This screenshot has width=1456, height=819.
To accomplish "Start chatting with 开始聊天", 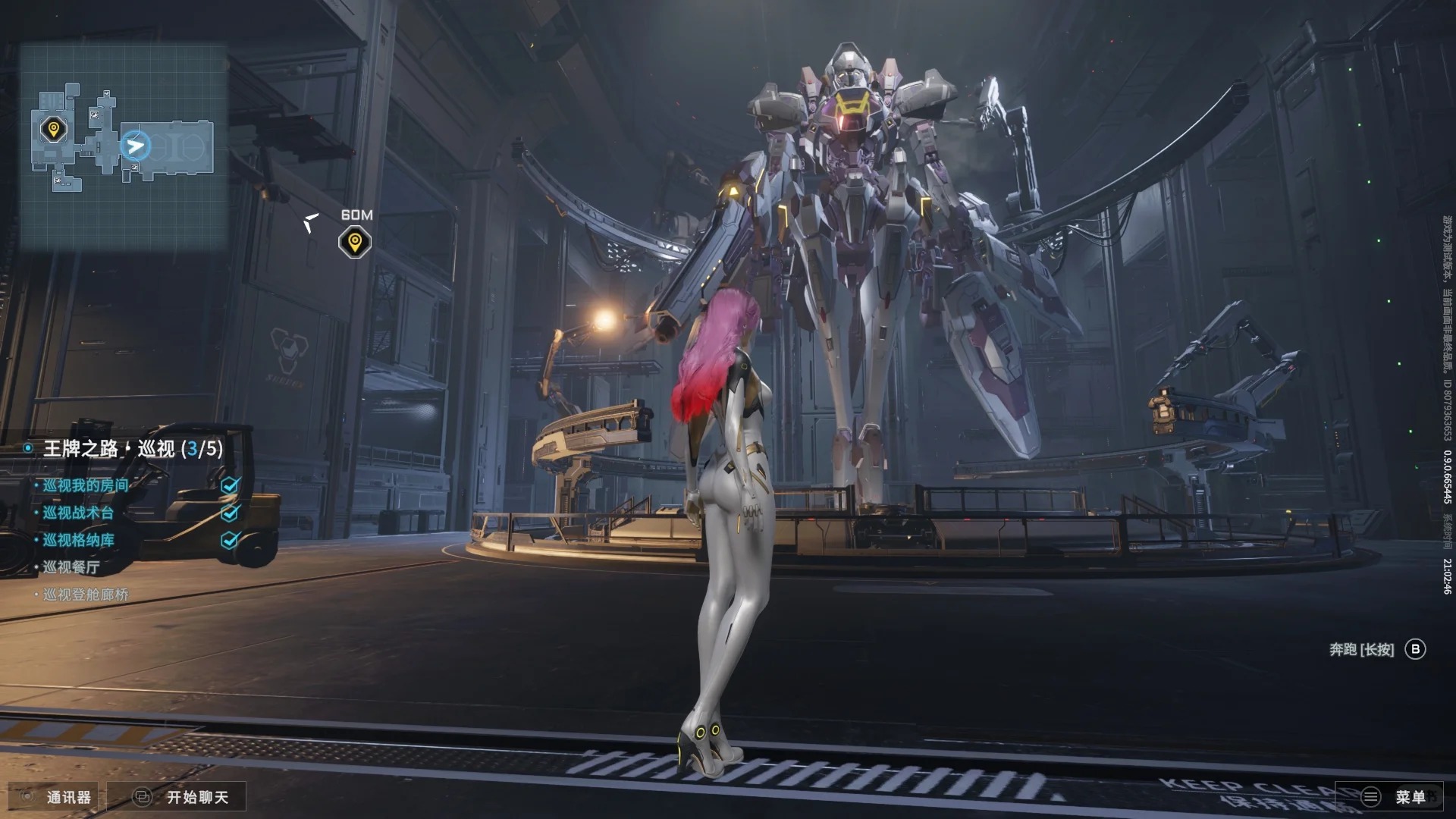I will coord(181,797).
